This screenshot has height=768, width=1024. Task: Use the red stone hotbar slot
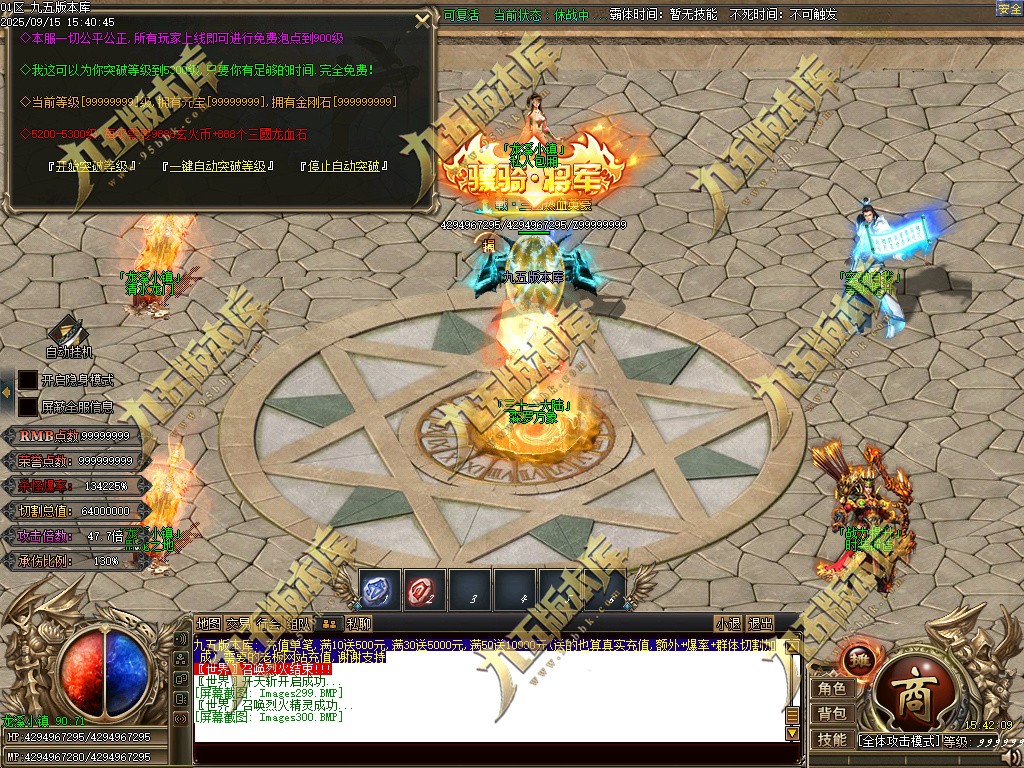click(x=425, y=590)
